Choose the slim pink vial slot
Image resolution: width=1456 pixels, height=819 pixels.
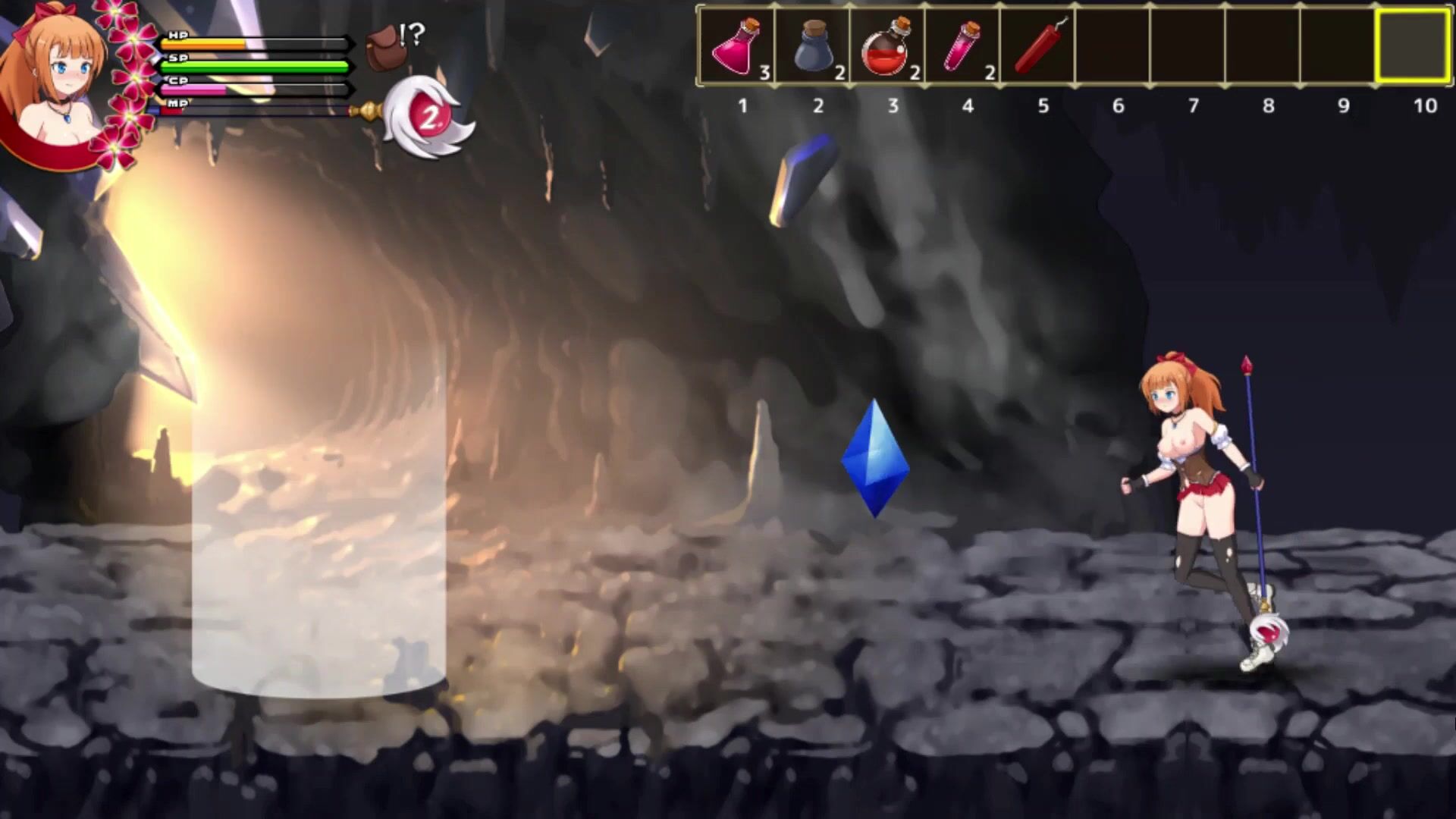click(x=962, y=47)
